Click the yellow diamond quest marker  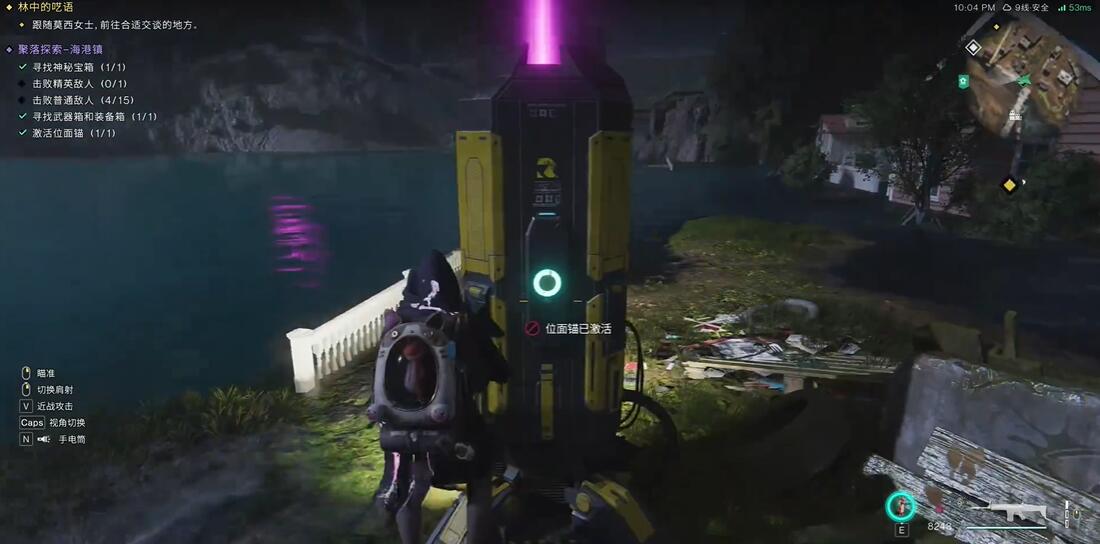coord(1009,184)
